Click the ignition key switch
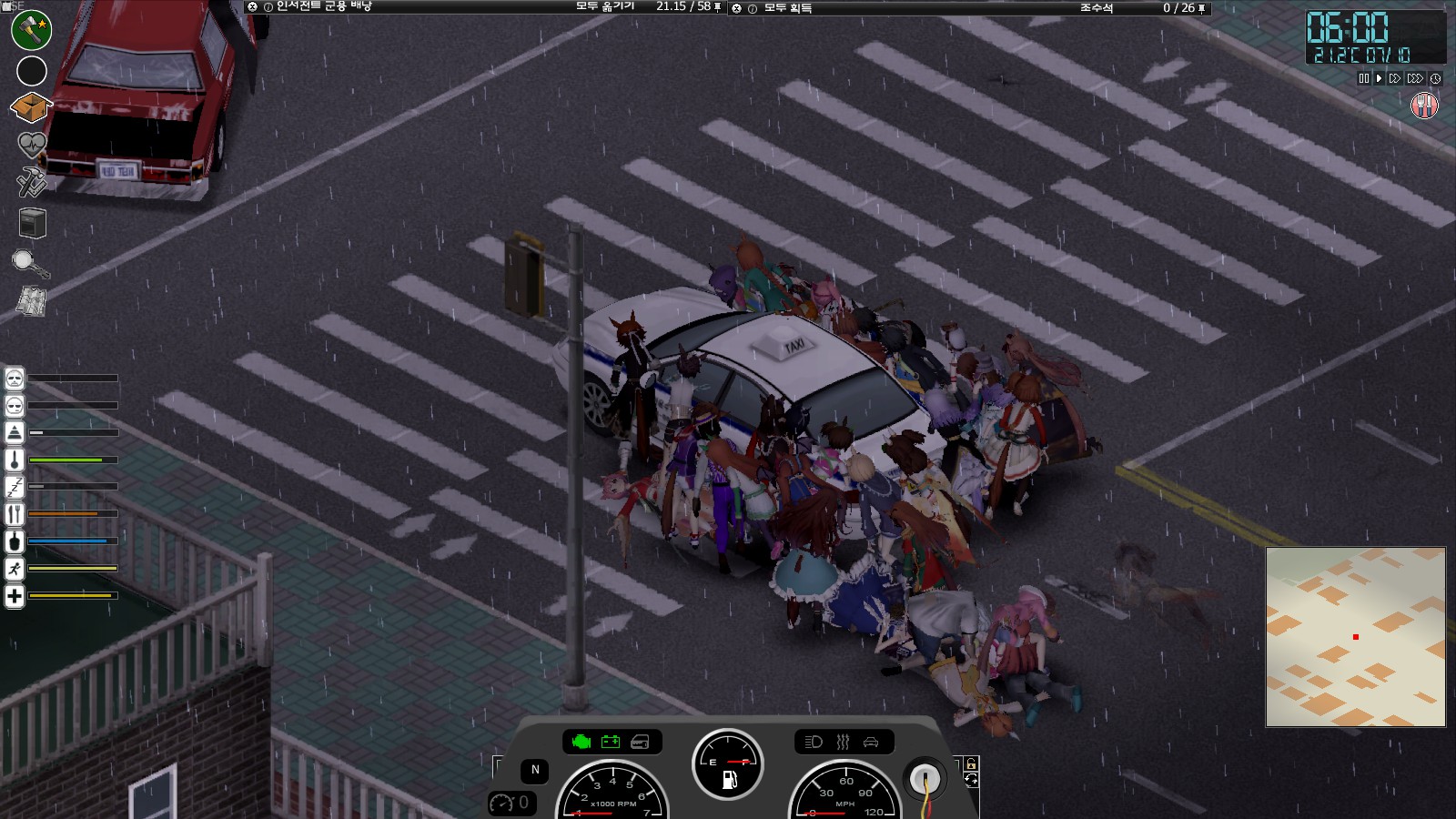 pos(925,779)
